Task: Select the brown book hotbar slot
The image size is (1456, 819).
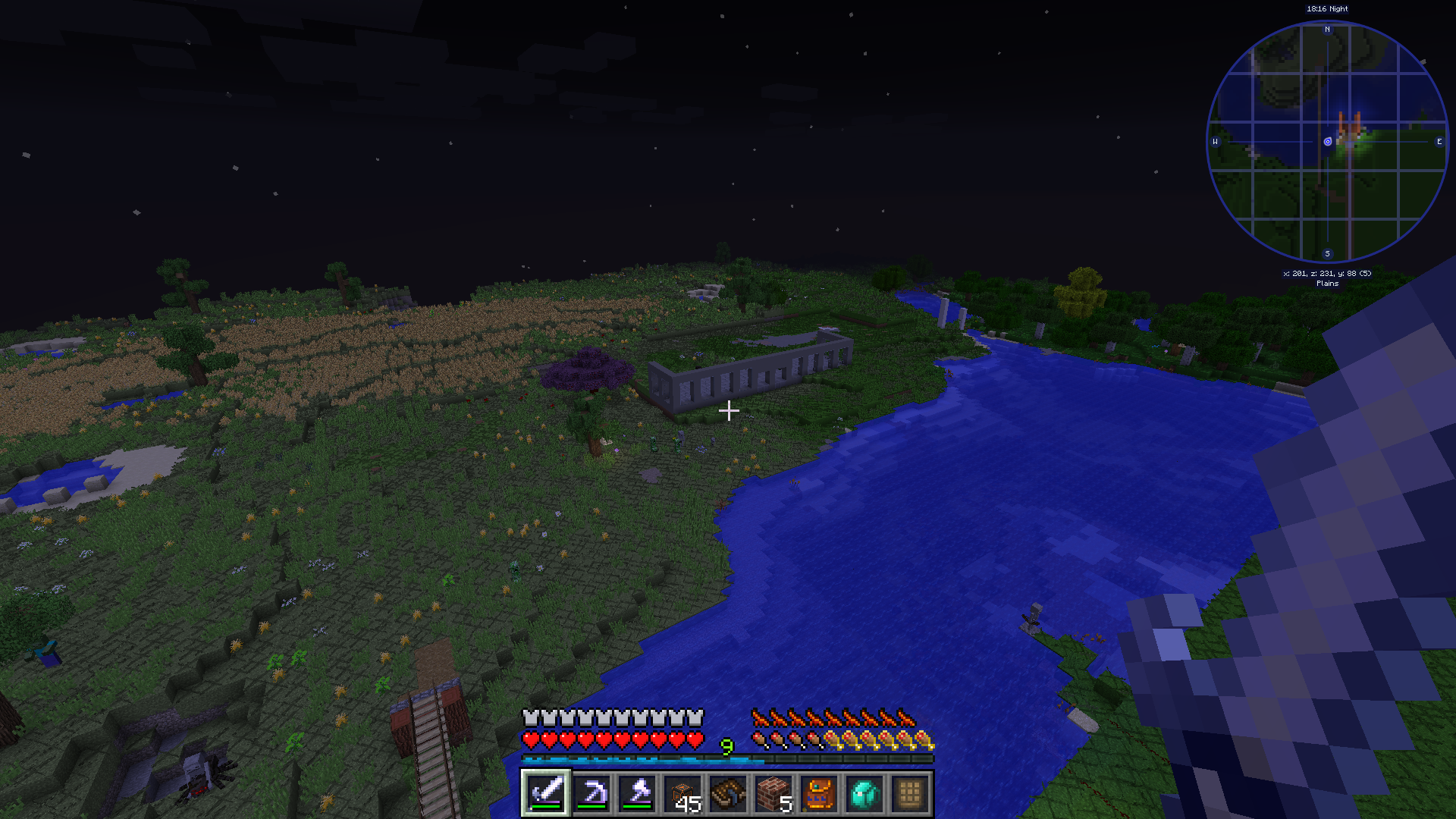Action: click(x=728, y=793)
